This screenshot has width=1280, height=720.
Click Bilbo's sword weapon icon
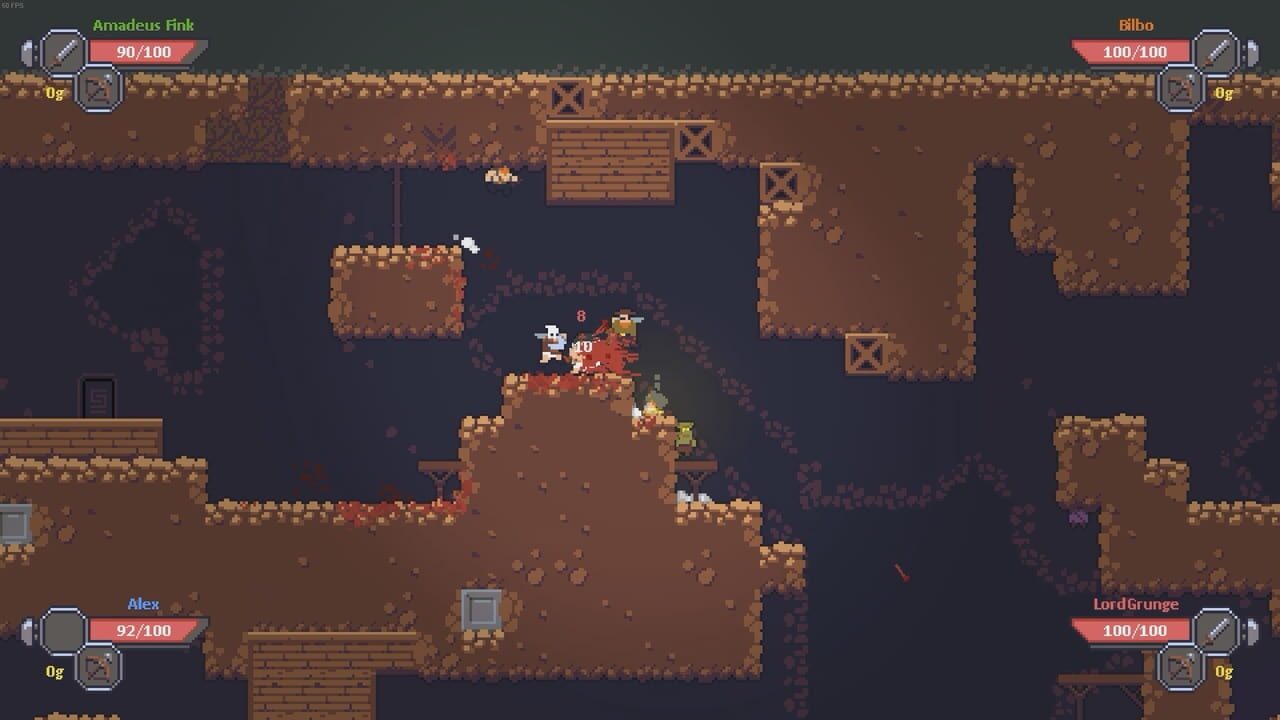(1218, 50)
